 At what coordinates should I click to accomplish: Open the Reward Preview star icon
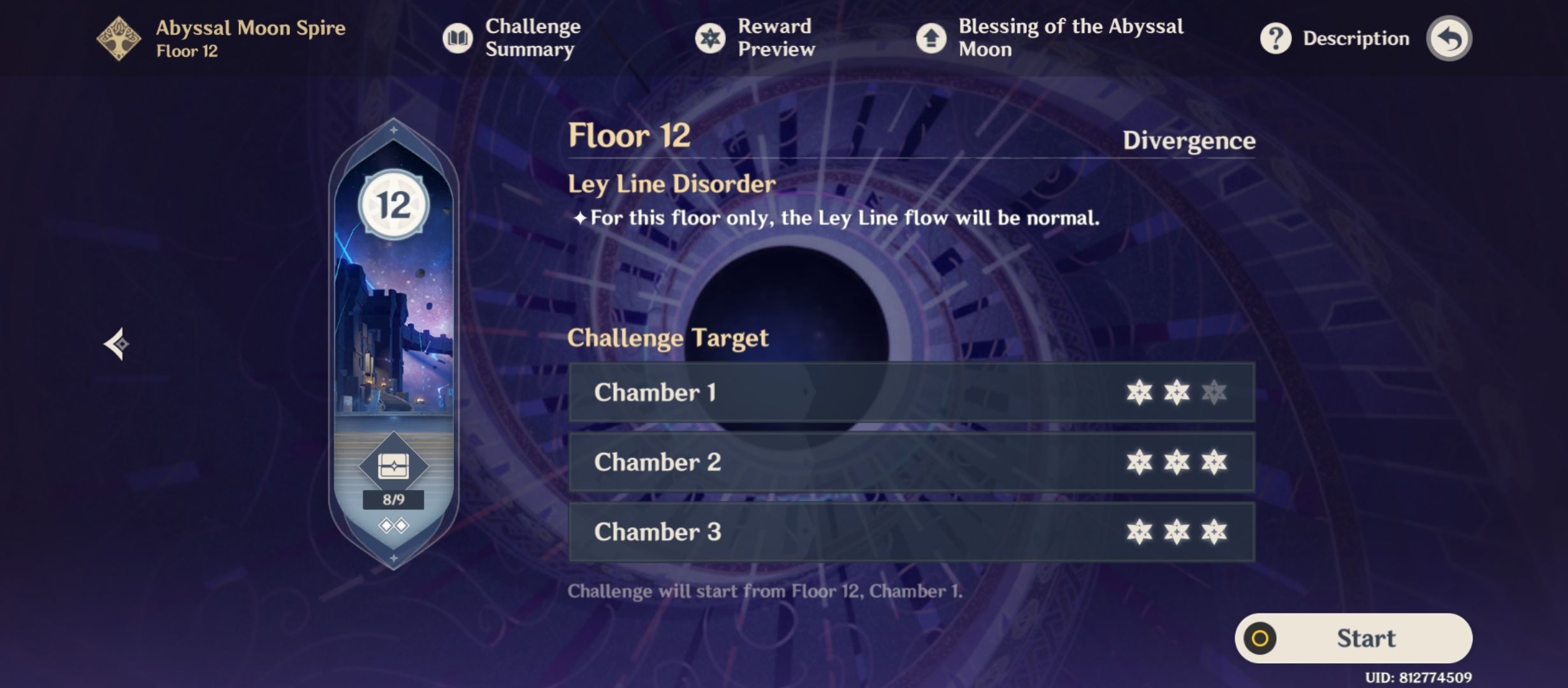point(709,38)
